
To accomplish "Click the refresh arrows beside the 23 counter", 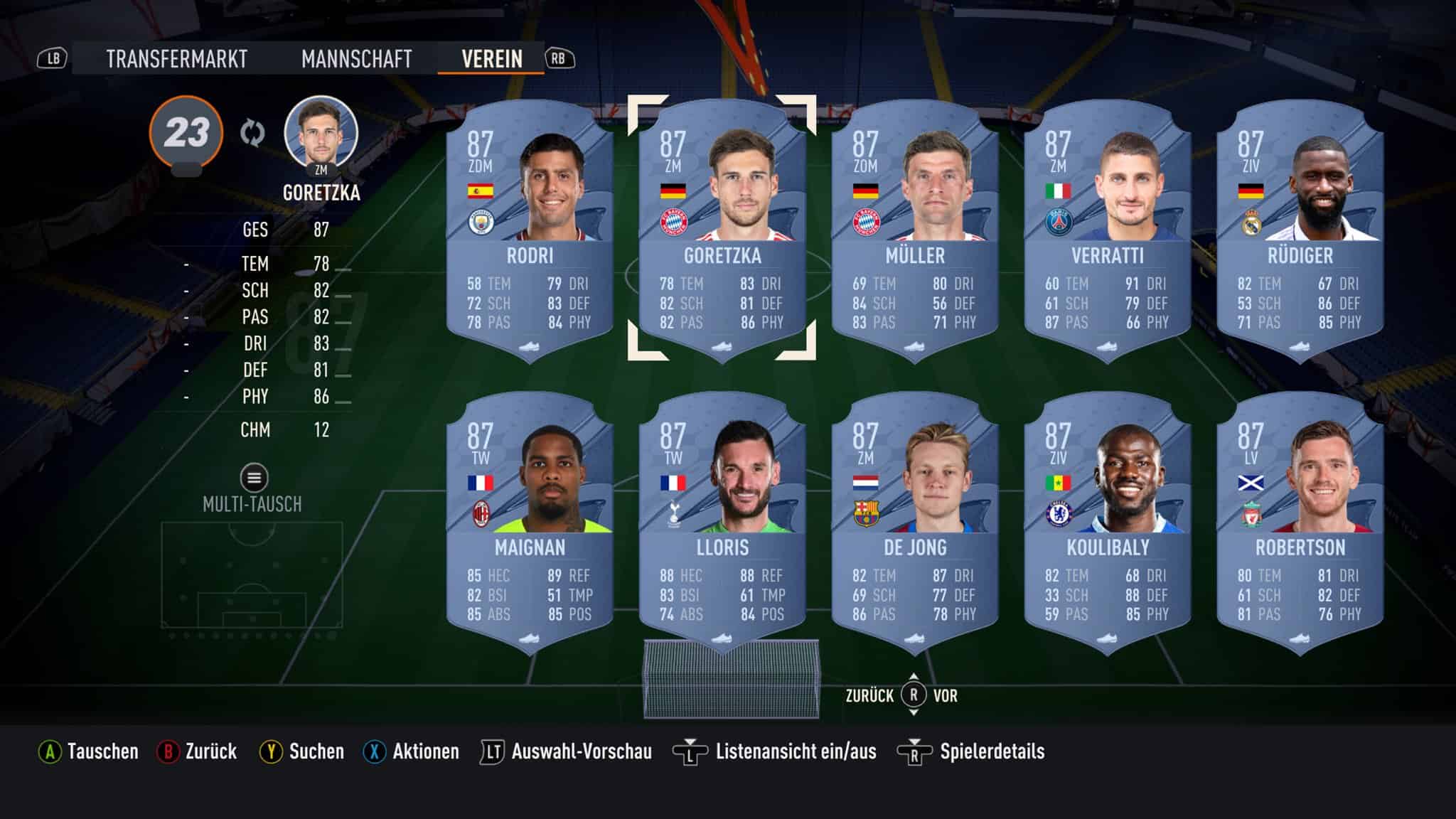I will point(252,132).
